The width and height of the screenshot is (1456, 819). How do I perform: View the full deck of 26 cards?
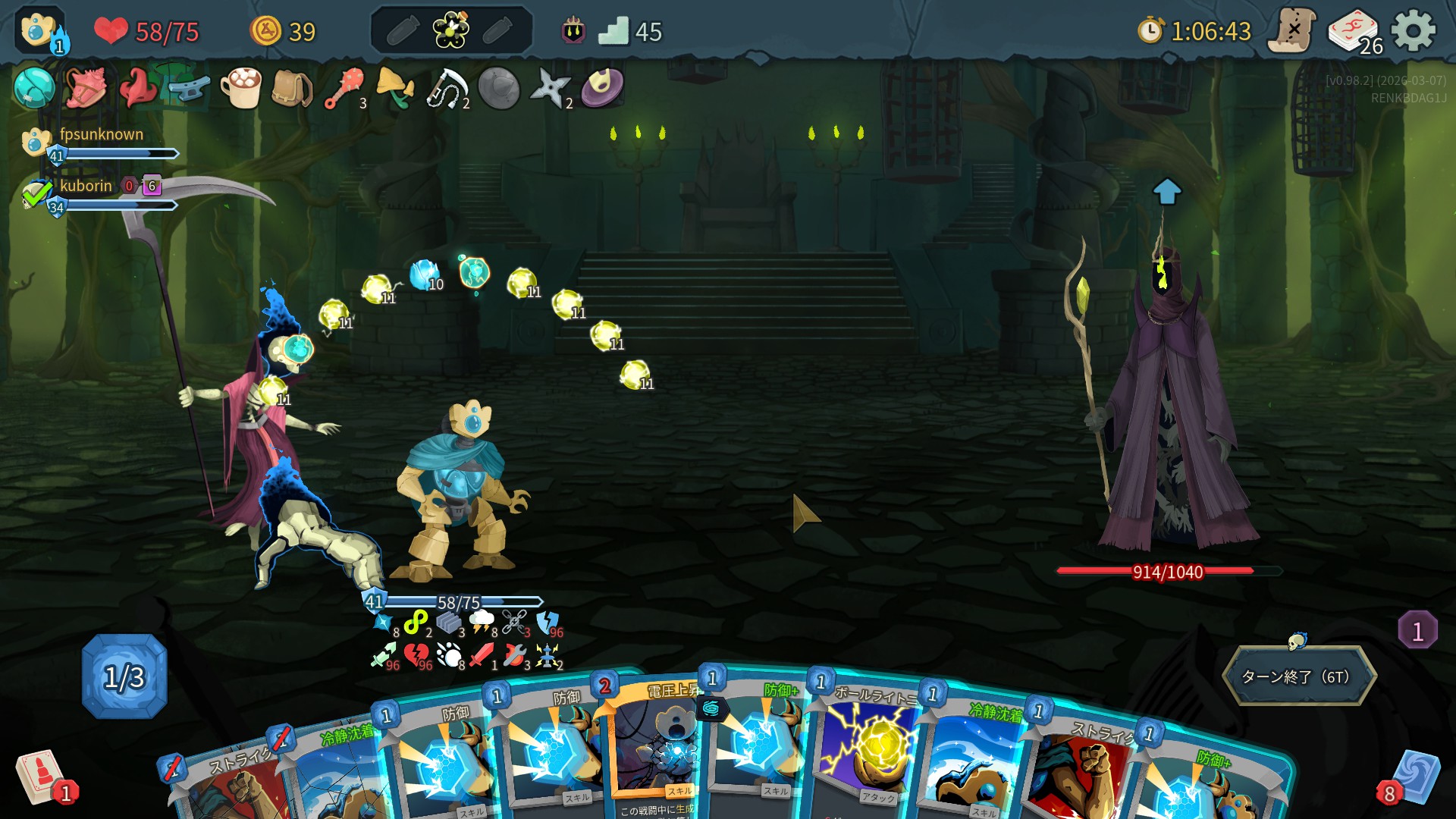tap(1354, 32)
